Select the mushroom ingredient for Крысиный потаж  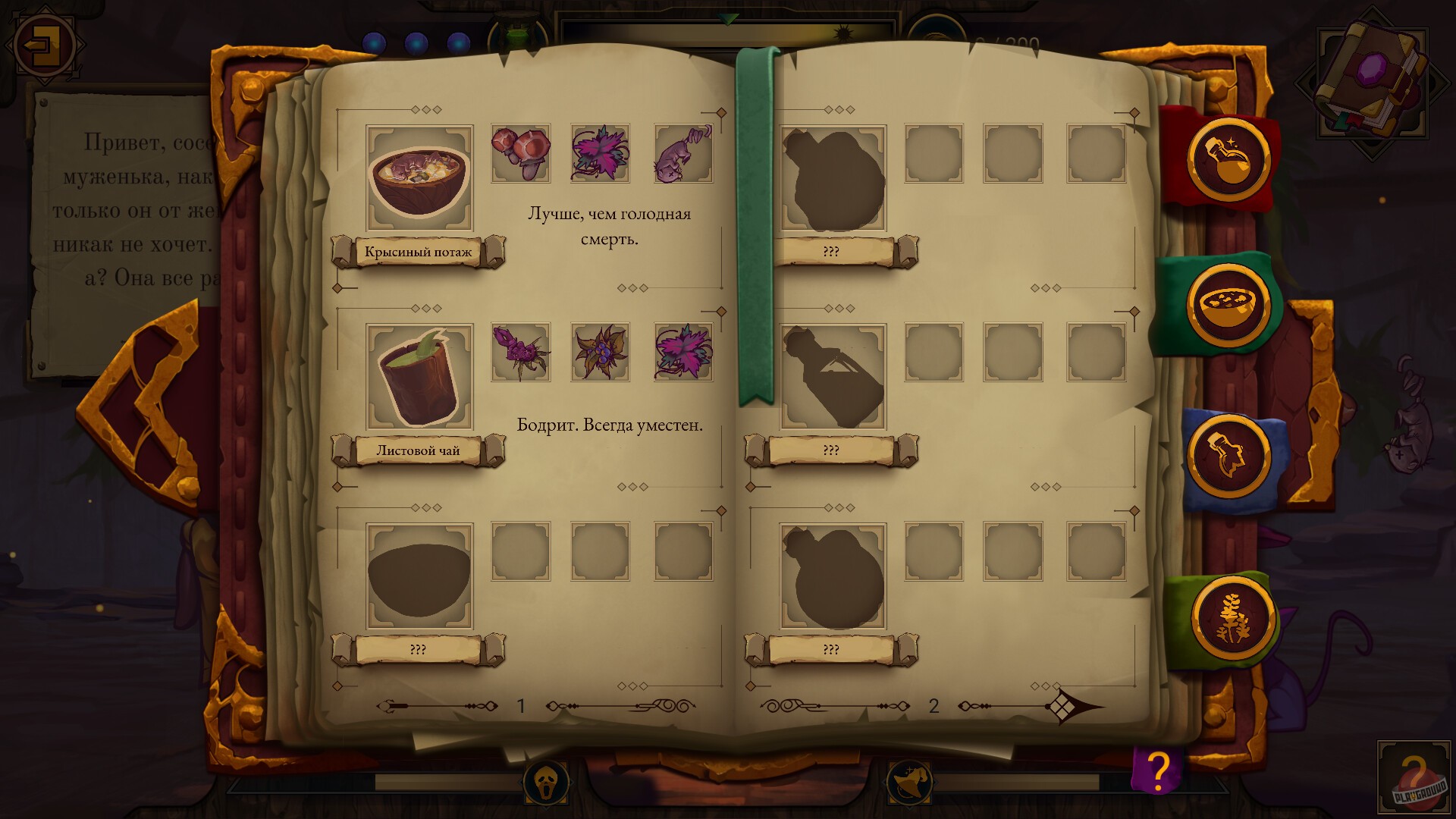pos(520,155)
